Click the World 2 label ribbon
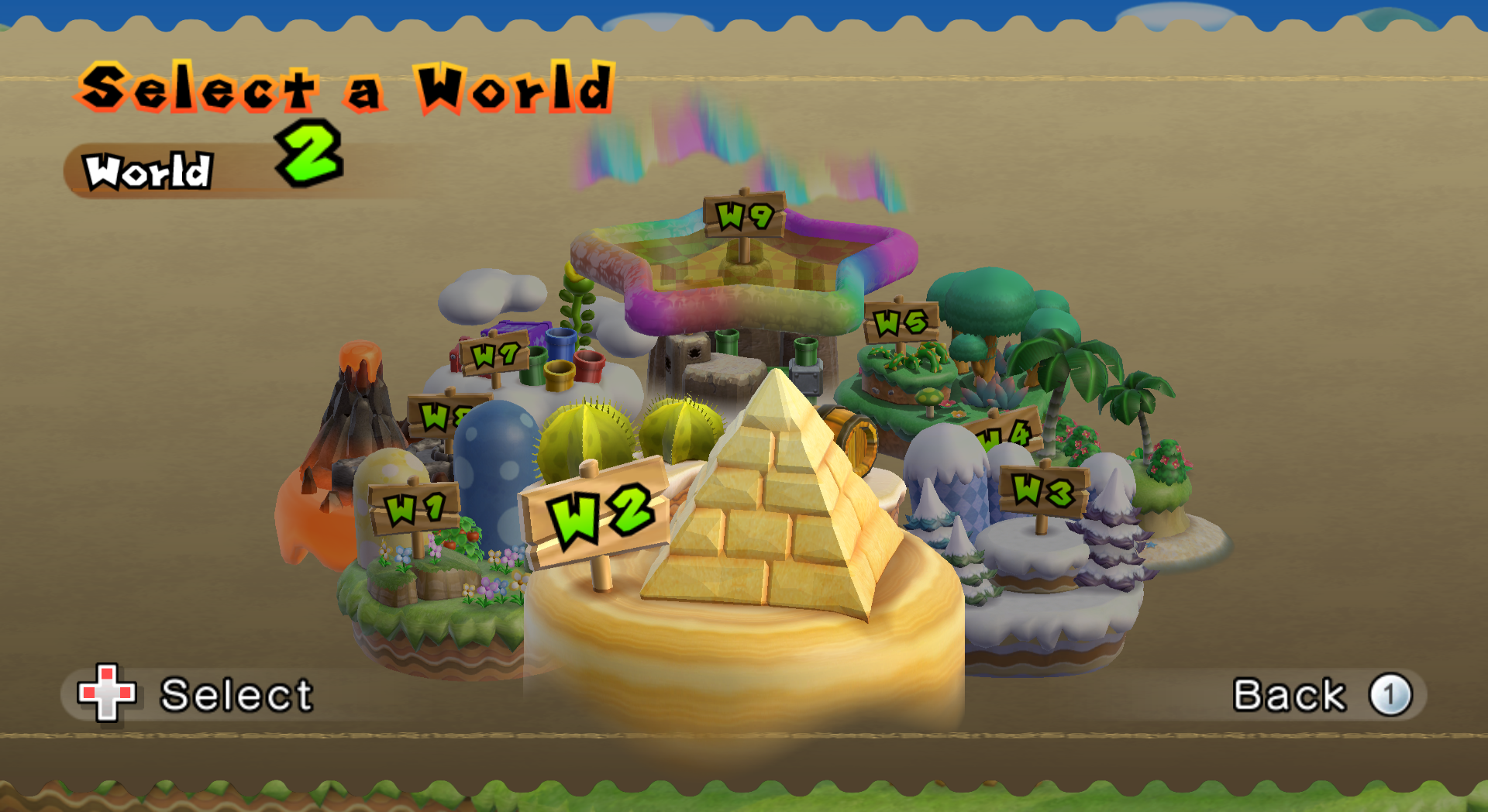Image resolution: width=1488 pixels, height=812 pixels. (149, 169)
